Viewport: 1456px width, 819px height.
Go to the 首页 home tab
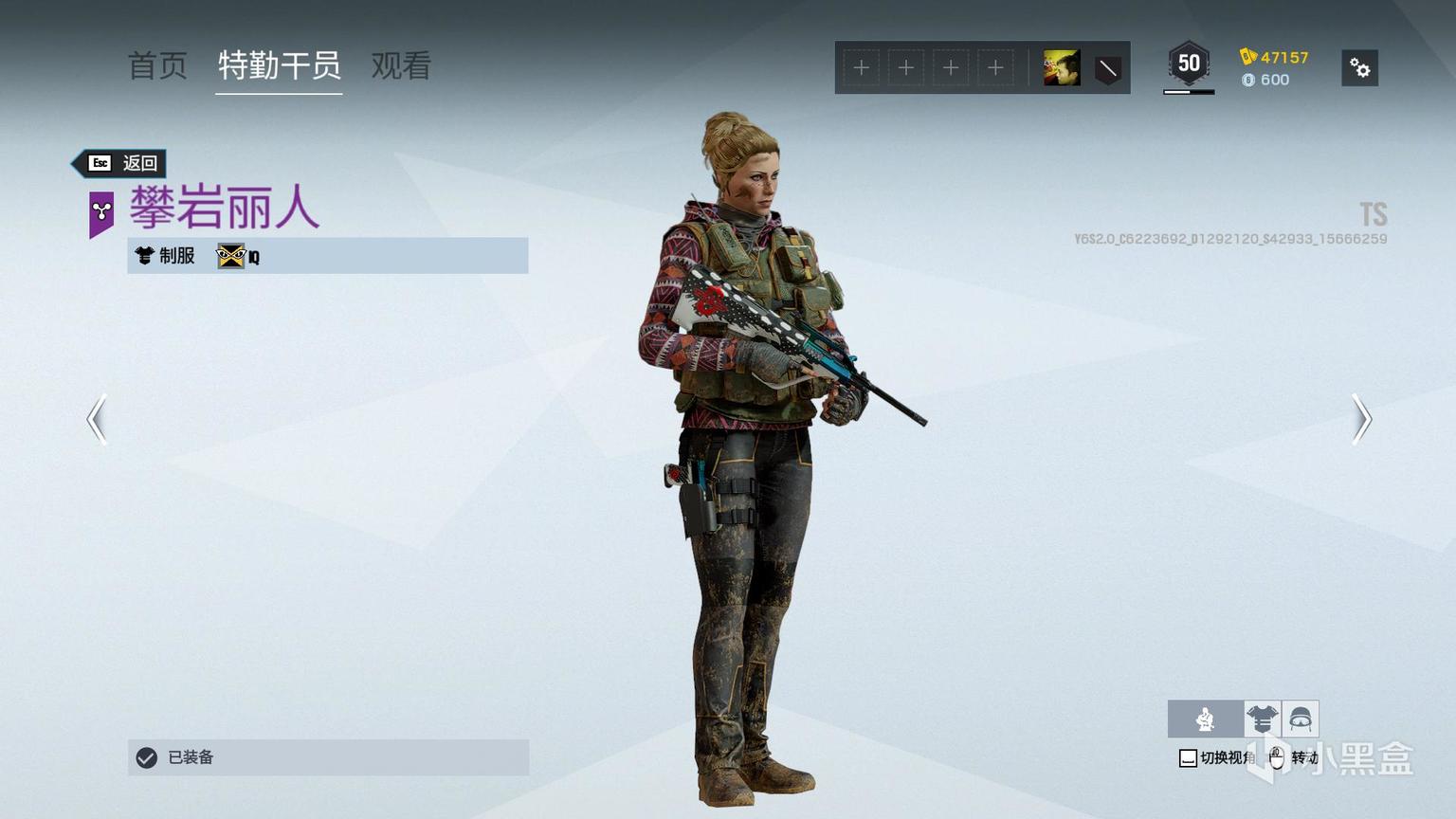tap(157, 65)
